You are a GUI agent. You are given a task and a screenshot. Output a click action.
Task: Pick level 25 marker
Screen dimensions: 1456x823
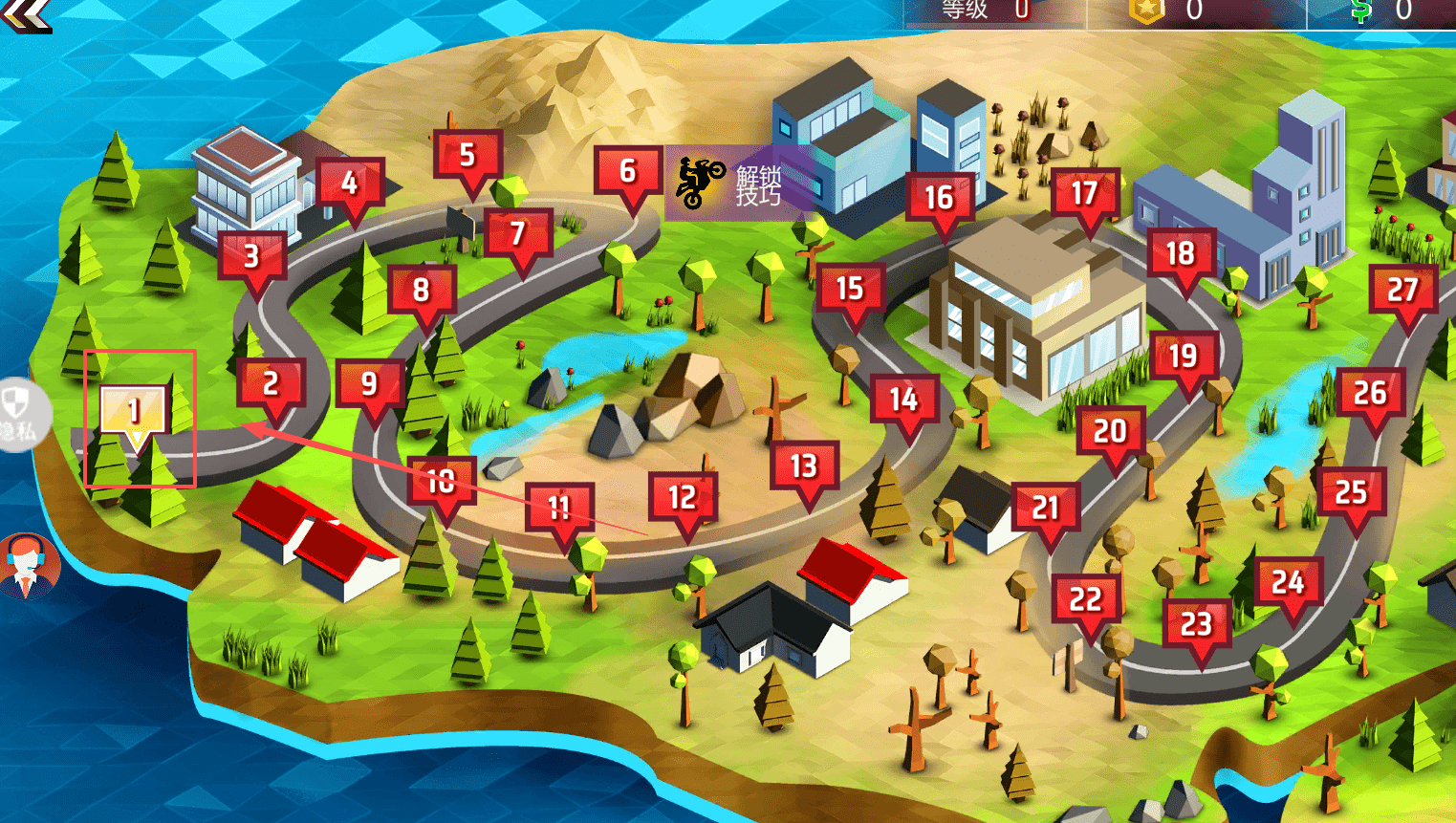pyautogui.click(x=1351, y=493)
